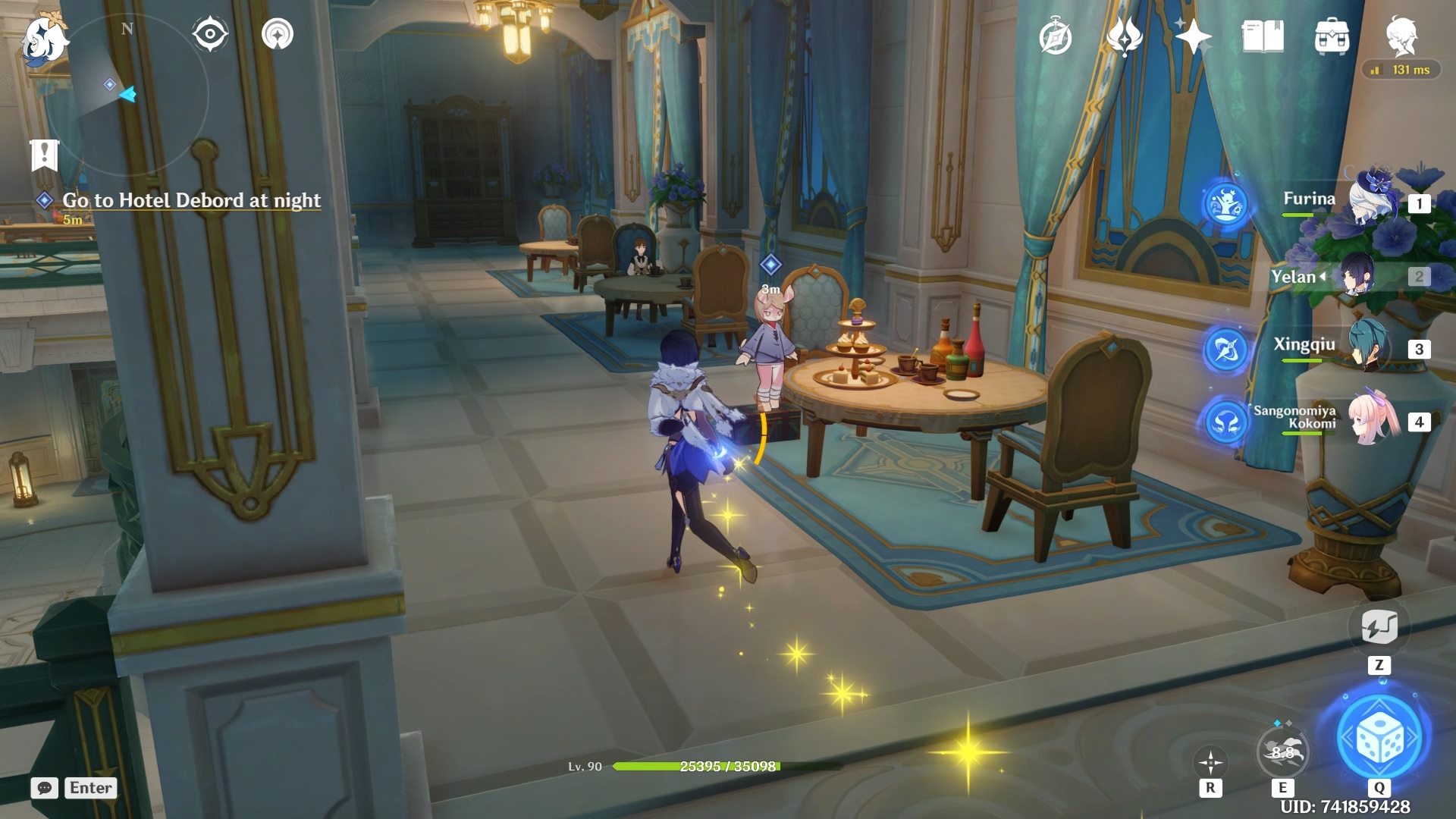Screen dimensions: 1456x819
Task: Open the compass events icon
Action: [1056, 37]
